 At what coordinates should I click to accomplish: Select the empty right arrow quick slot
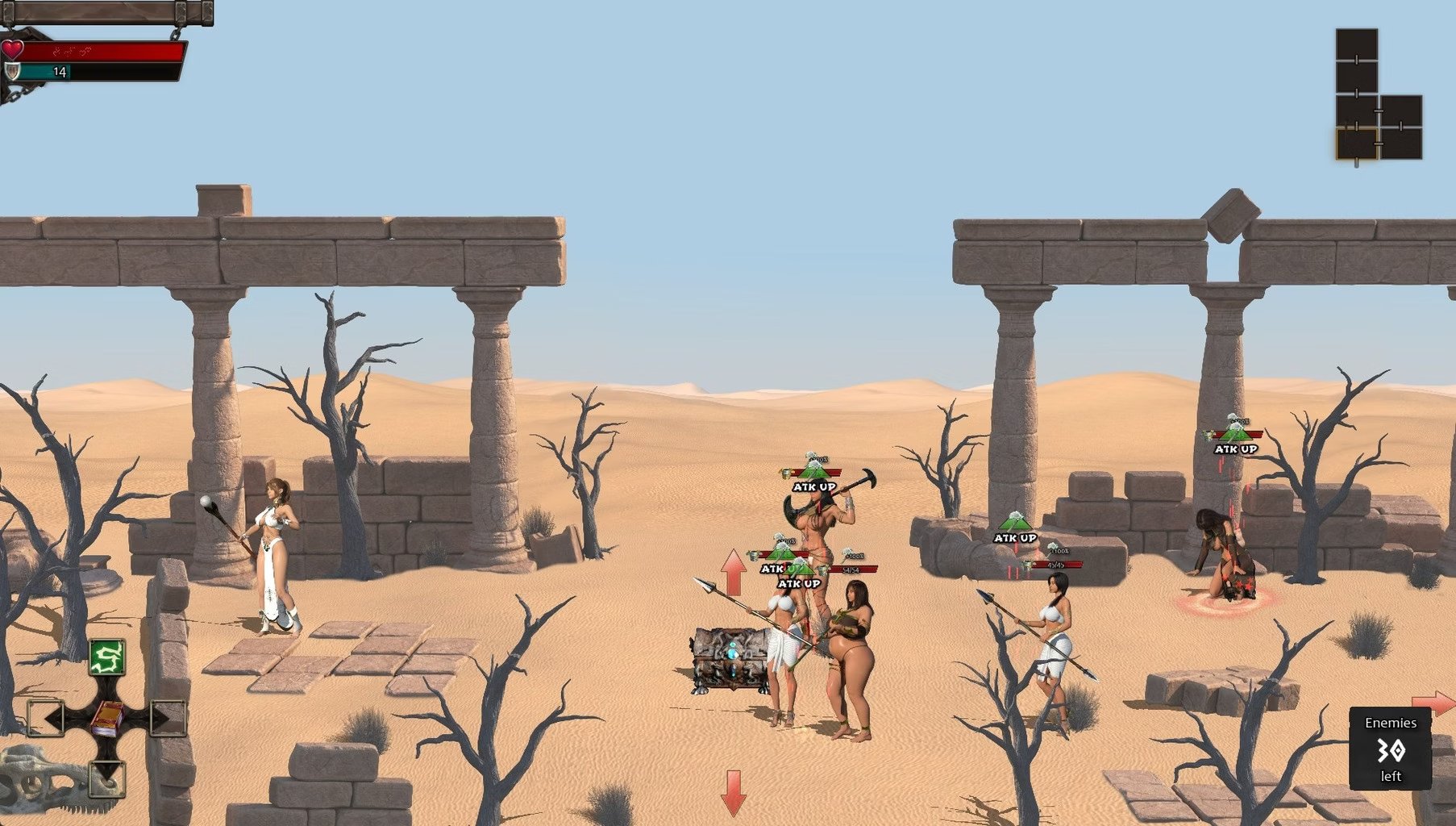click(168, 717)
